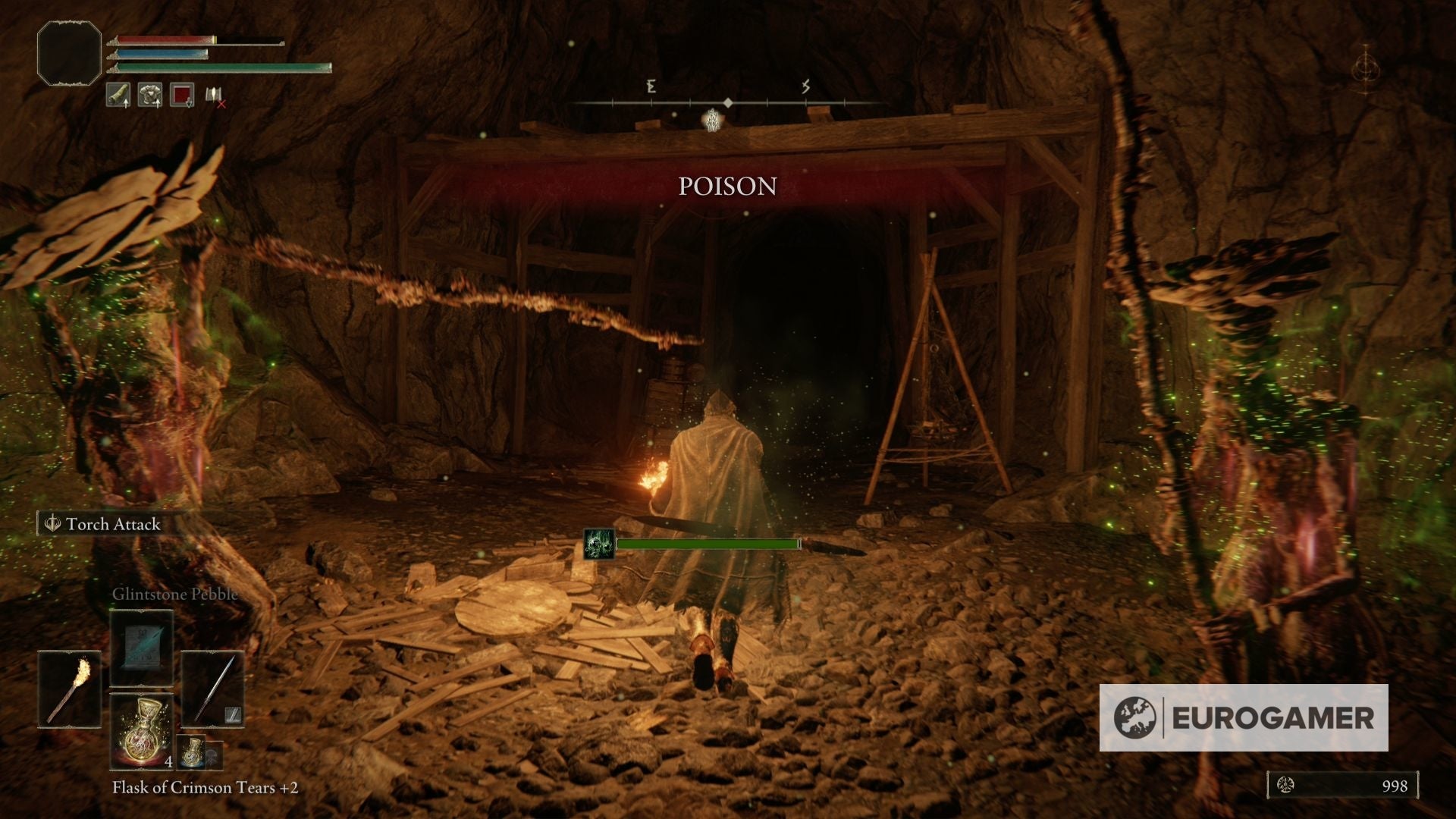The height and width of the screenshot is (819, 1456).
Task: Click the red square debuff icon
Action: (x=182, y=95)
